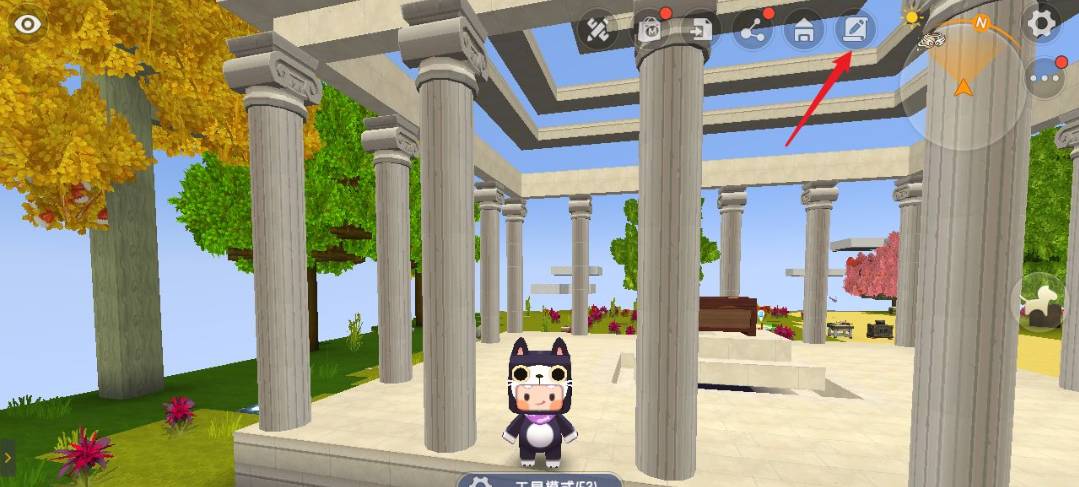The height and width of the screenshot is (487, 1079).
Task: Open the crossed tools build icon
Action: pyautogui.click(x=597, y=31)
